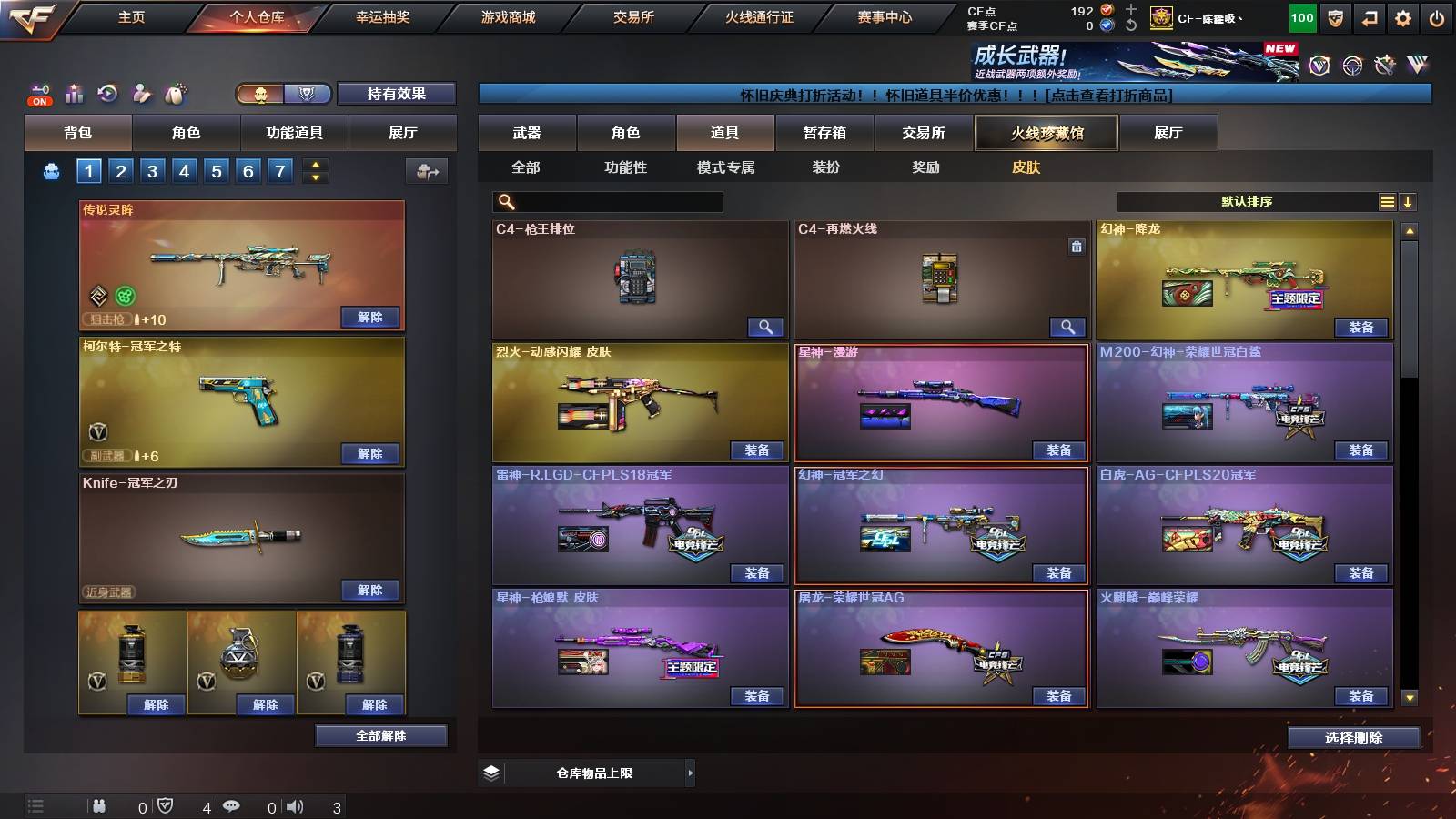The width and height of the screenshot is (1456, 819).
Task: Select the stats/ranking bar icon above 背包
Action: pyautogui.click(x=74, y=93)
